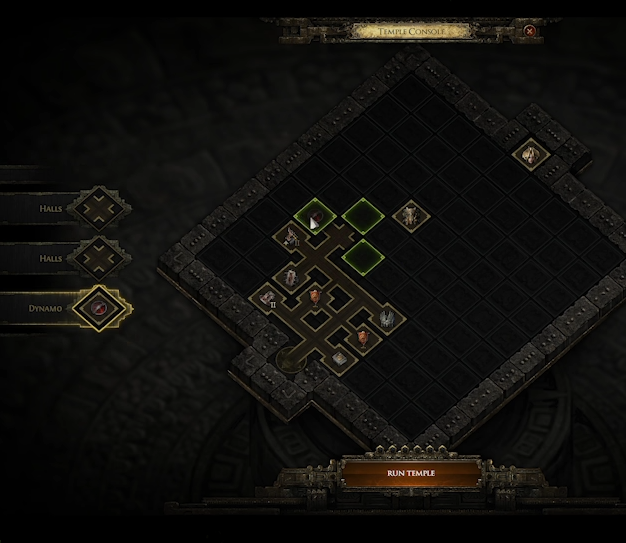The image size is (626, 543).
Task: Select the isolated room tile at the grid's corner
Action: [x=530, y=154]
